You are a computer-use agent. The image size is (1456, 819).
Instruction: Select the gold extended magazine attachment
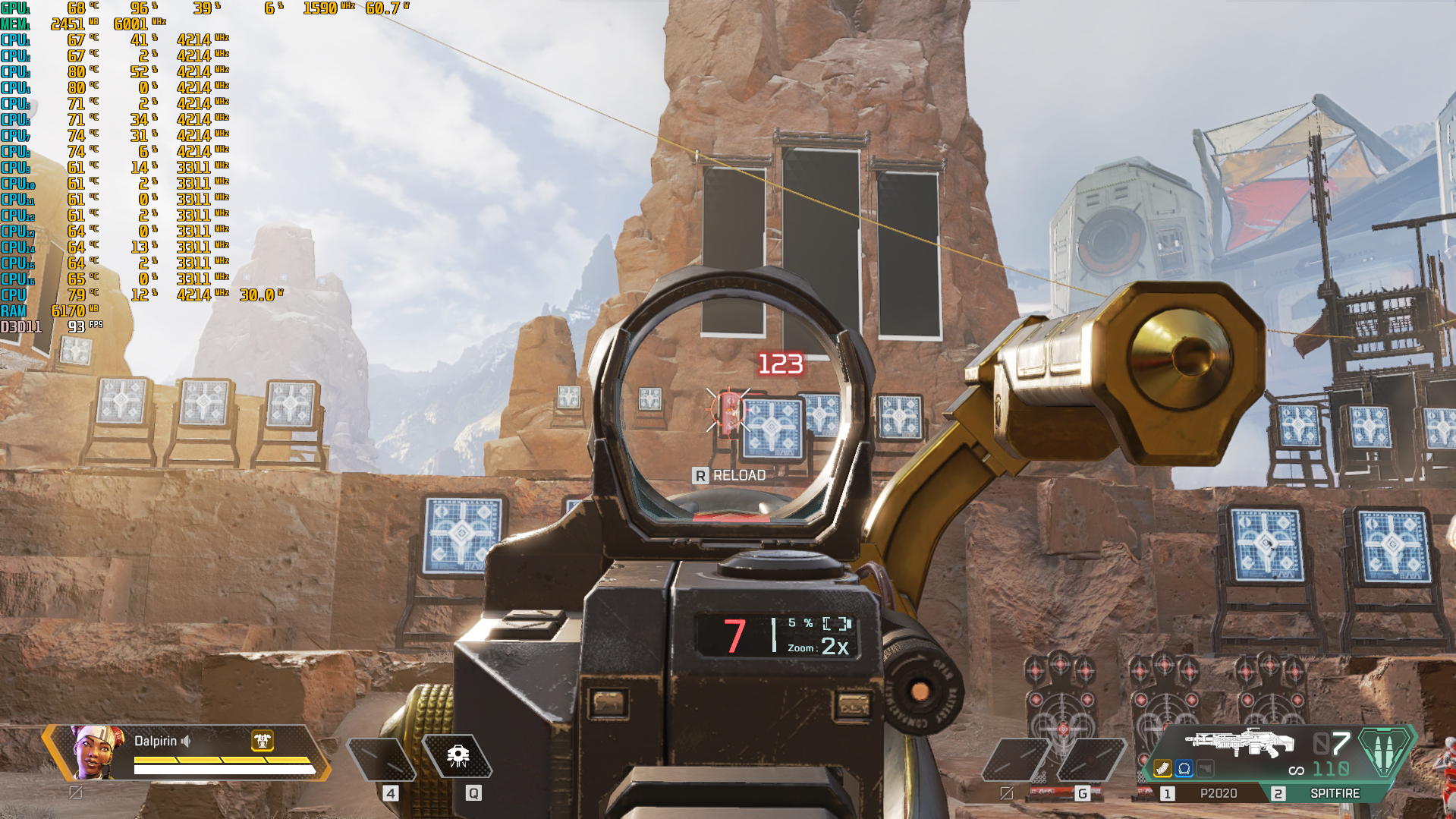pos(1162,769)
